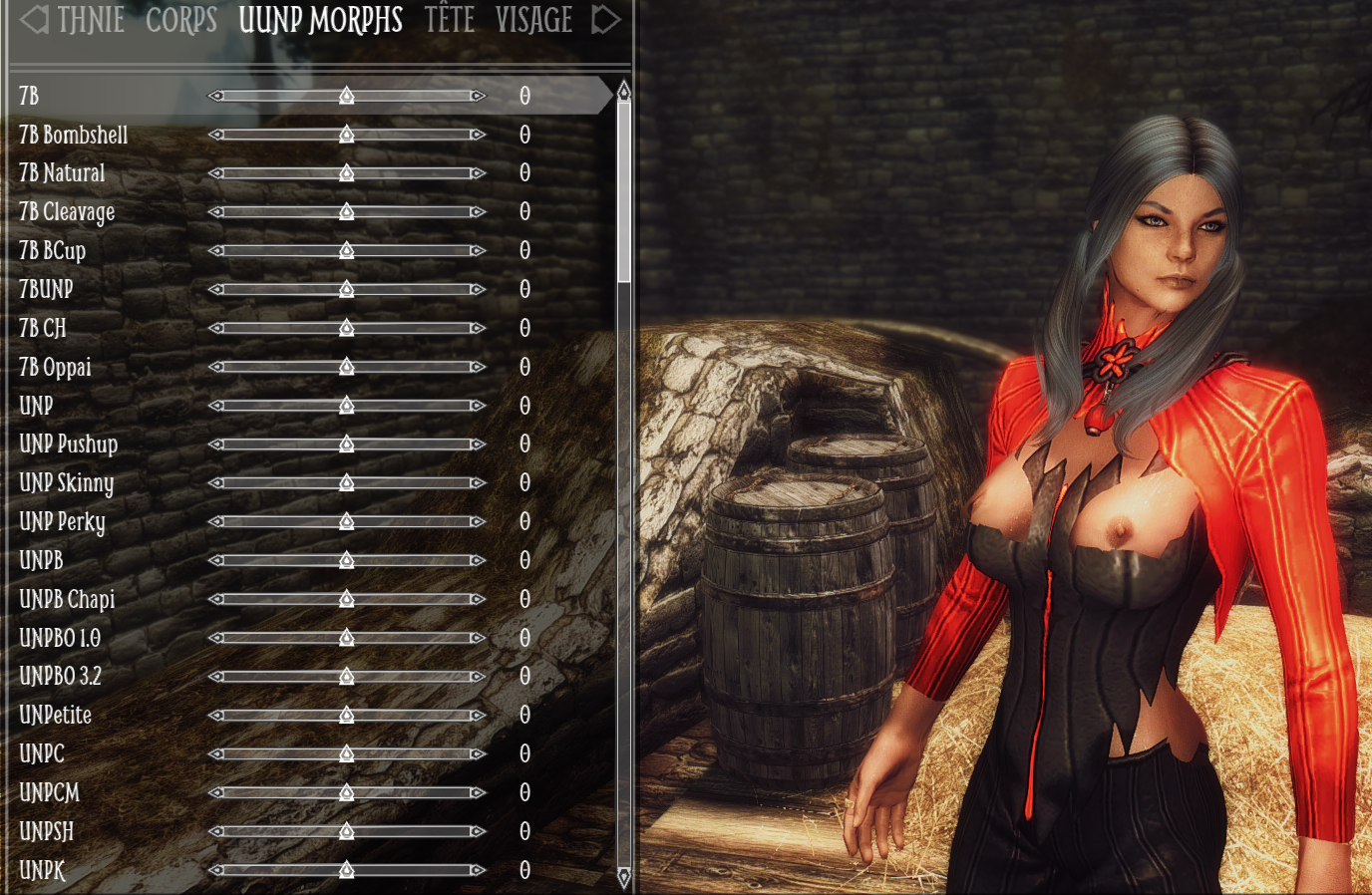The height and width of the screenshot is (895, 1372).
Task: Click the scrollbar's down arrow
Action: 624,877
